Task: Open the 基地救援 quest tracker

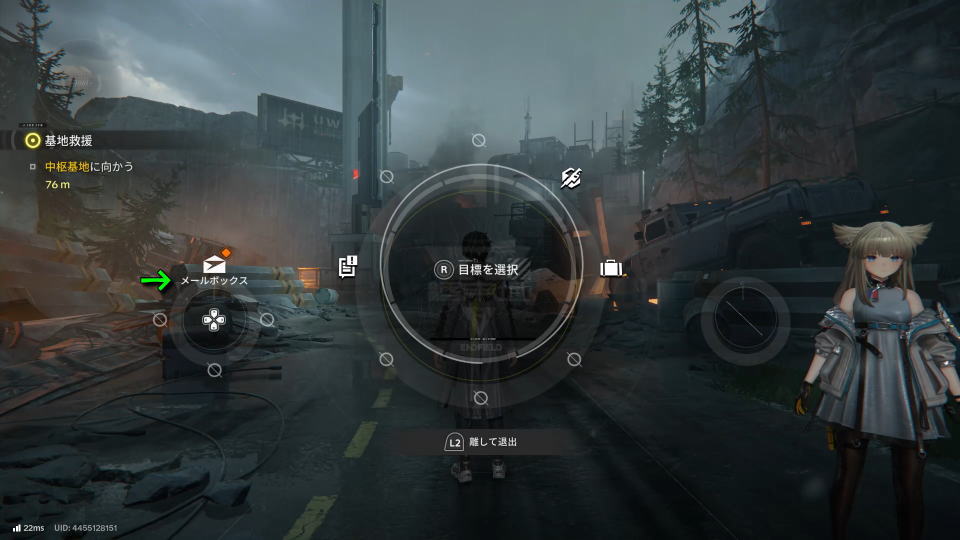Action: pyautogui.click(x=67, y=140)
